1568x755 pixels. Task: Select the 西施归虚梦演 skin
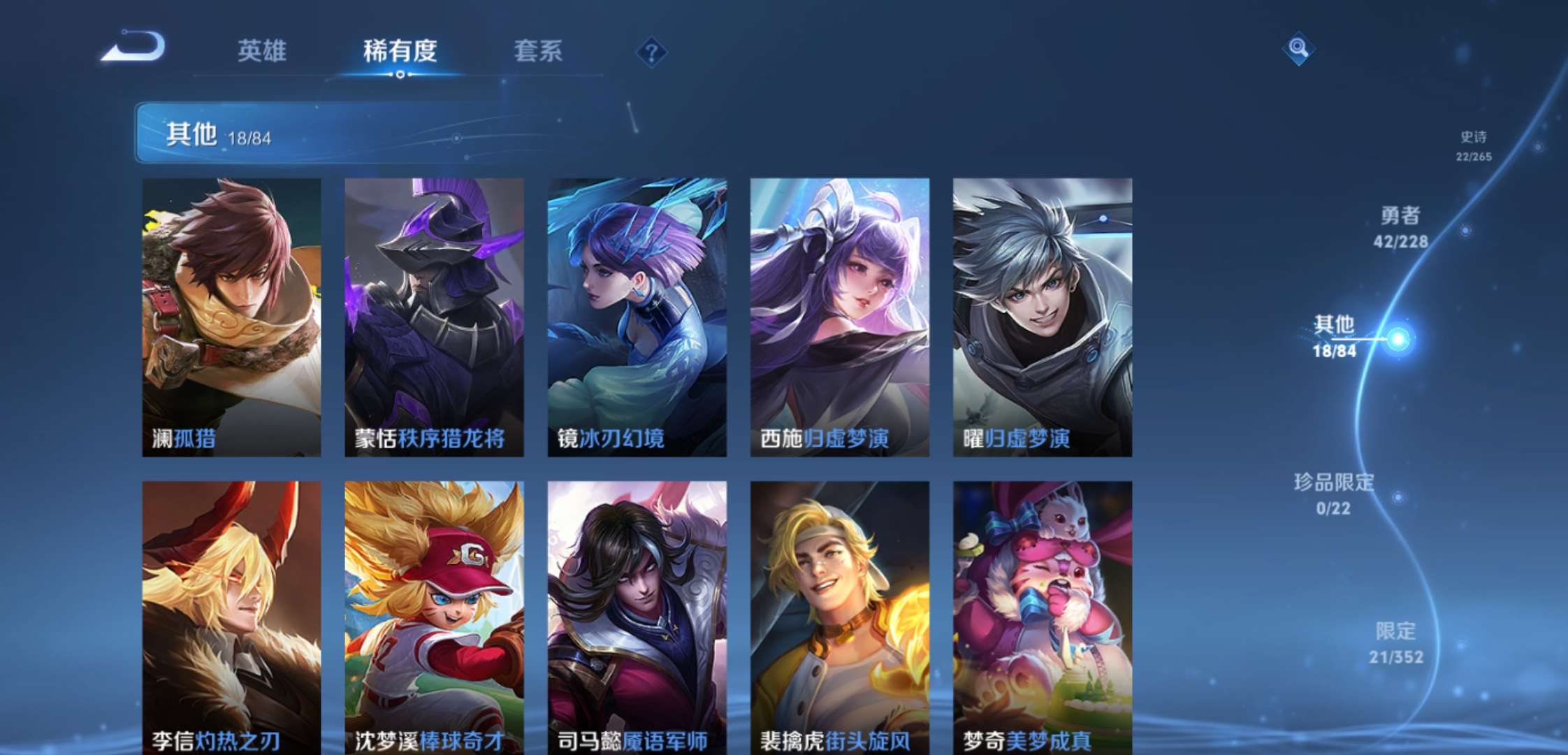click(x=839, y=315)
